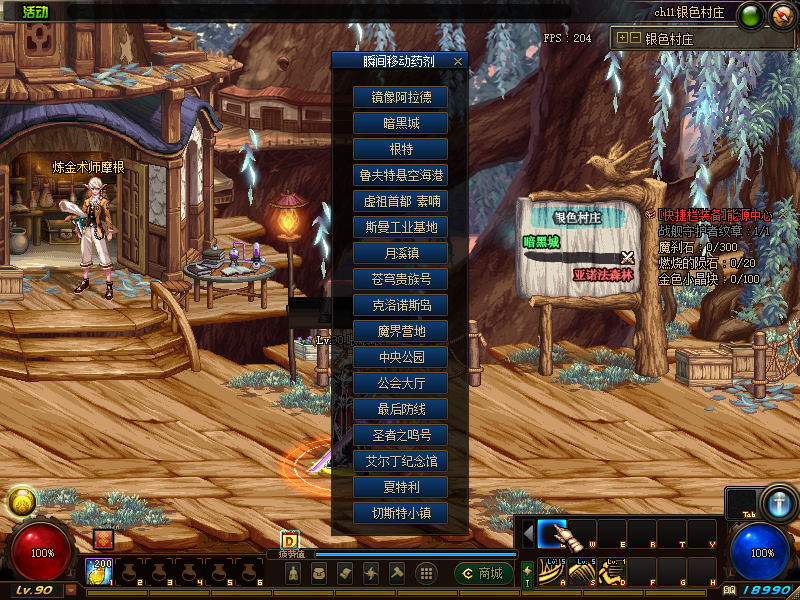Select 月溪镇 from the list

400,253
